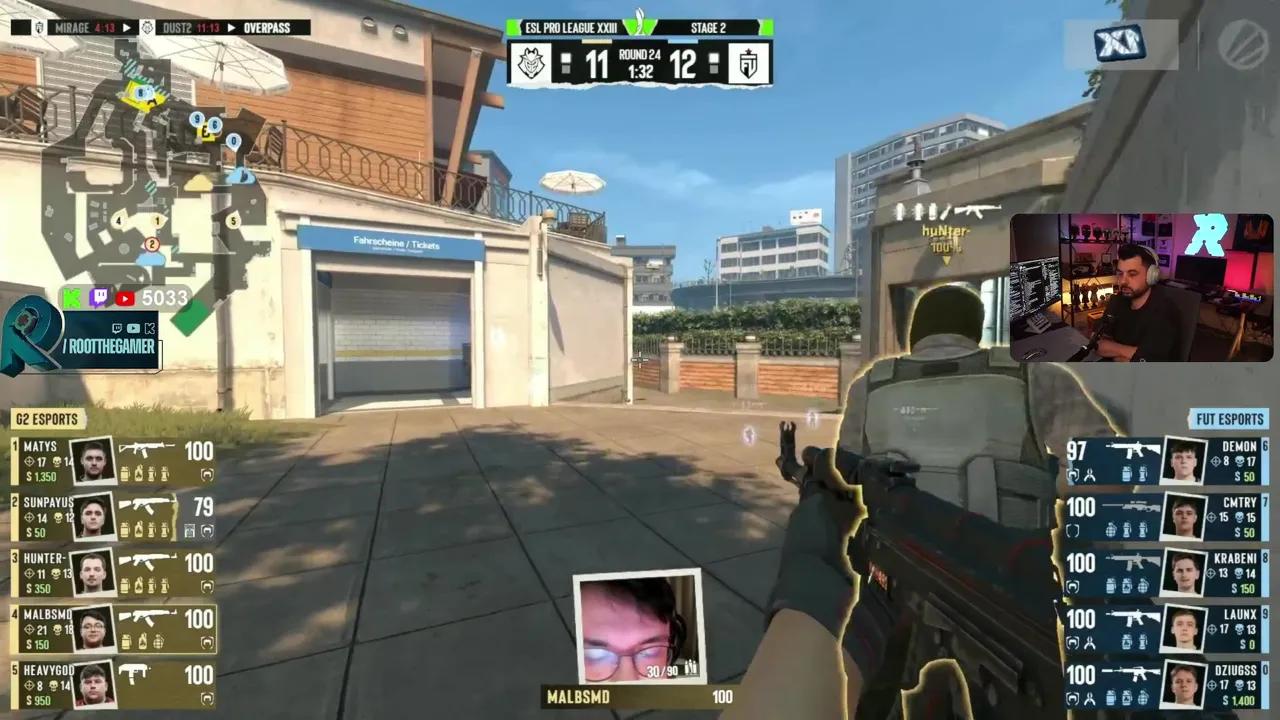
Task: Click the ESL logo in the top-right corner
Action: [1240, 42]
